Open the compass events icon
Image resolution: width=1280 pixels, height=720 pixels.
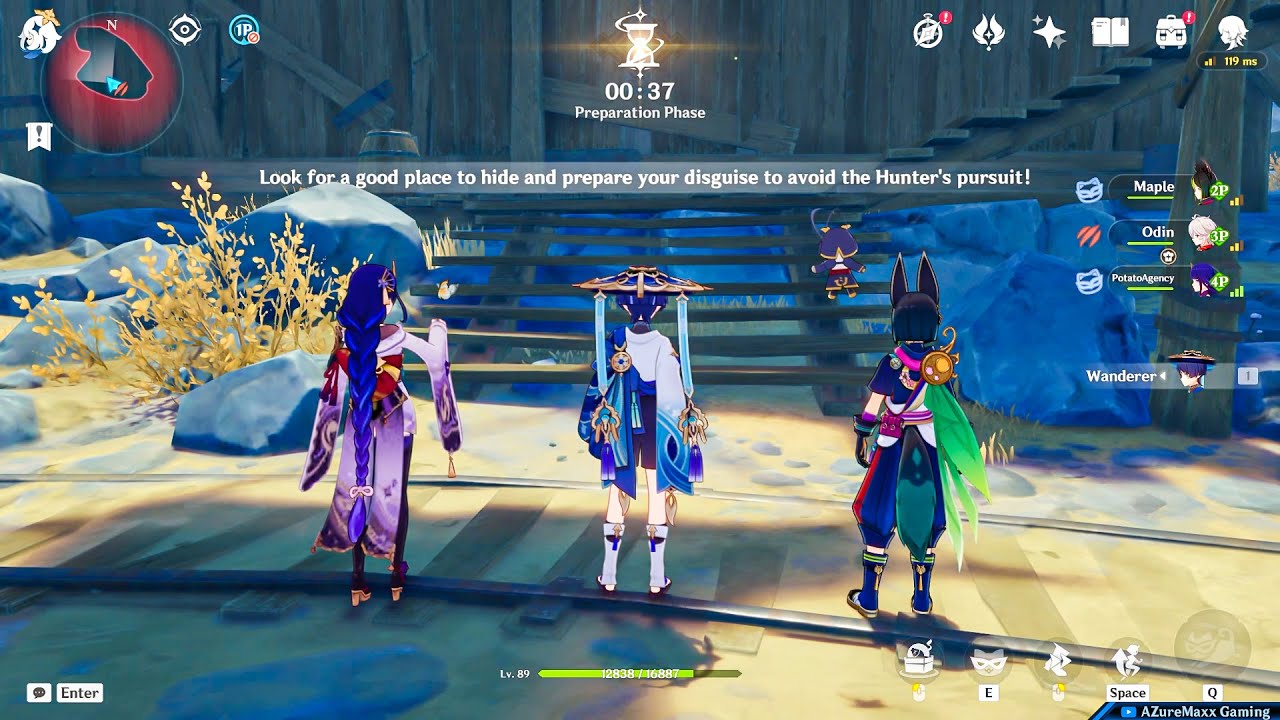tap(929, 32)
